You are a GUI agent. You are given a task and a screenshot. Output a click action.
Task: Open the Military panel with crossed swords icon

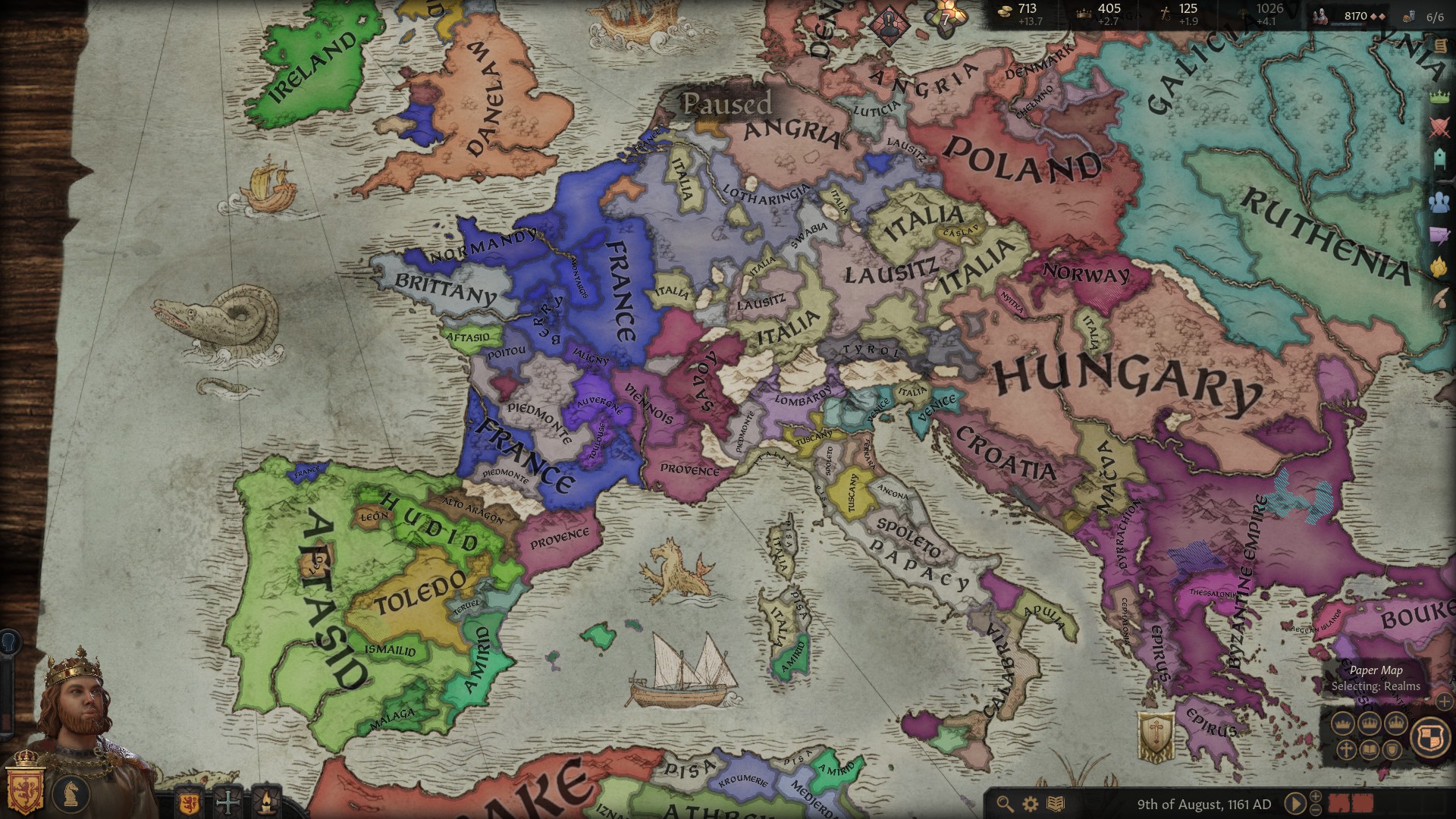pyautogui.click(x=1441, y=127)
